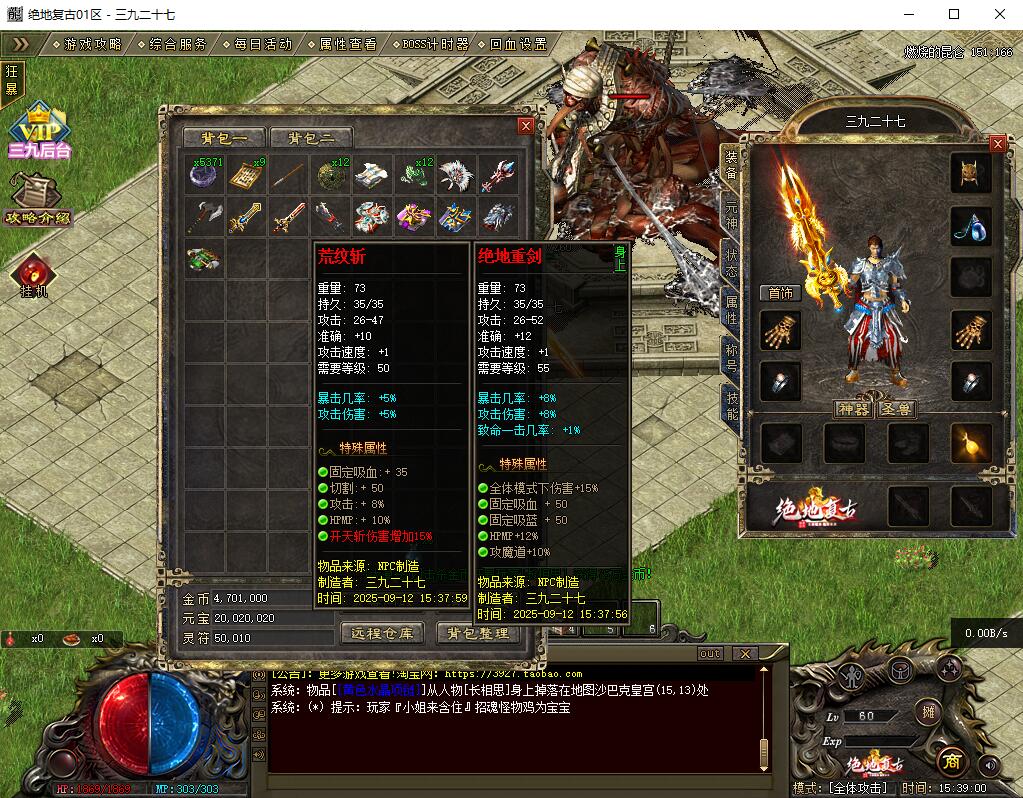This screenshot has height=798, width=1023.
Task: Open the 商 shop round button
Action: [x=951, y=760]
